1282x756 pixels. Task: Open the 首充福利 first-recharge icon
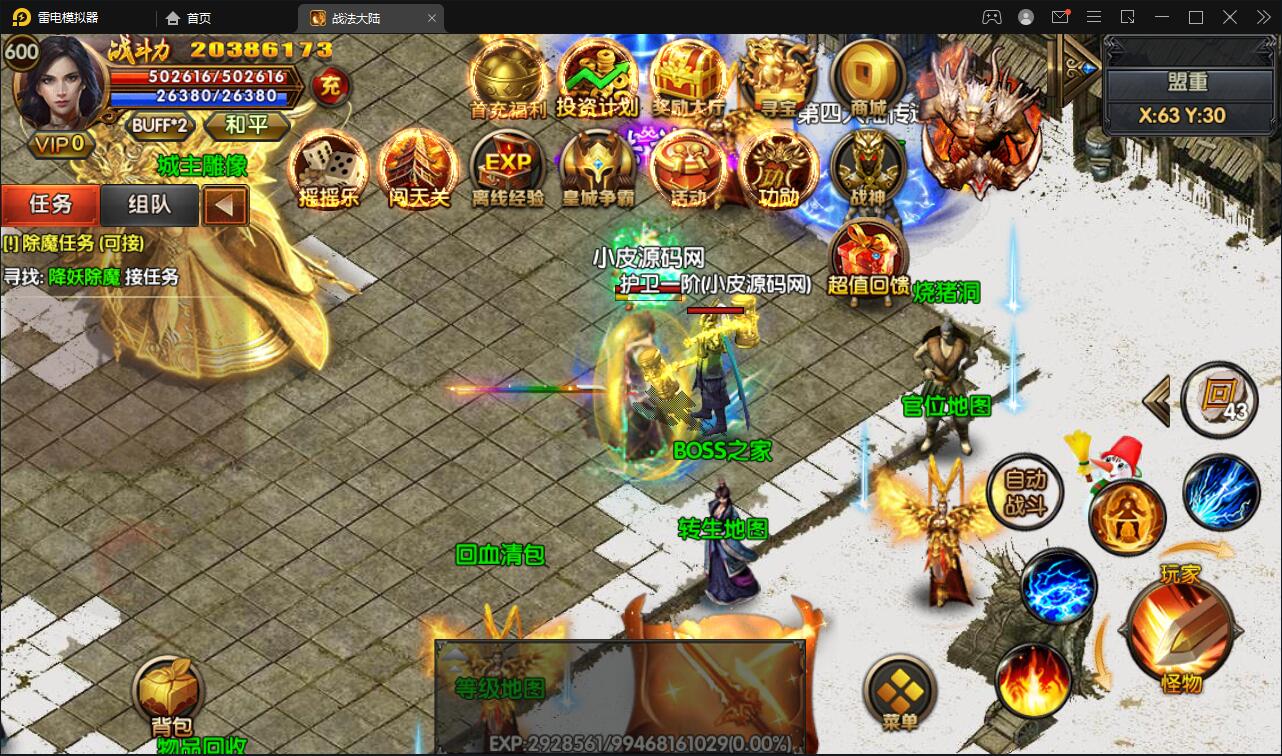tap(508, 76)
